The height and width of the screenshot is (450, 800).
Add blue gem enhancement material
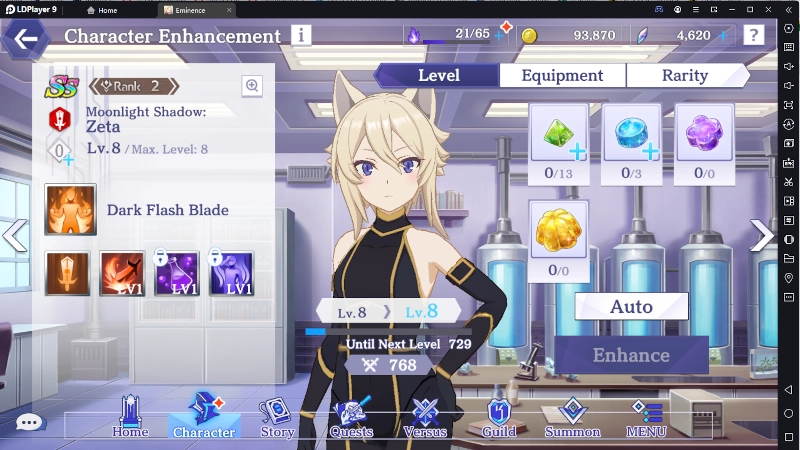tap(632, 134)
